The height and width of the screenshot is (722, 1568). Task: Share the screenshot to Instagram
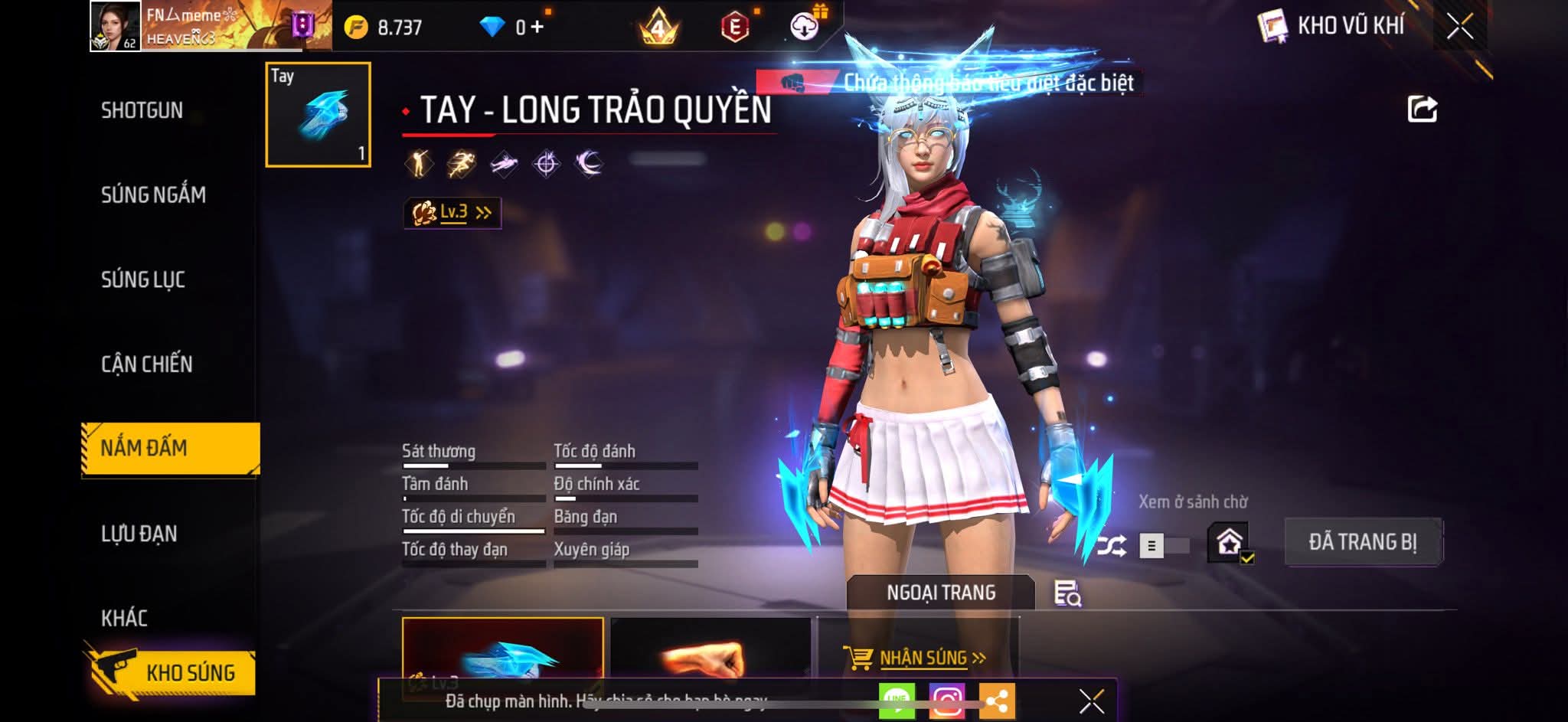click(x=947, y=701)
